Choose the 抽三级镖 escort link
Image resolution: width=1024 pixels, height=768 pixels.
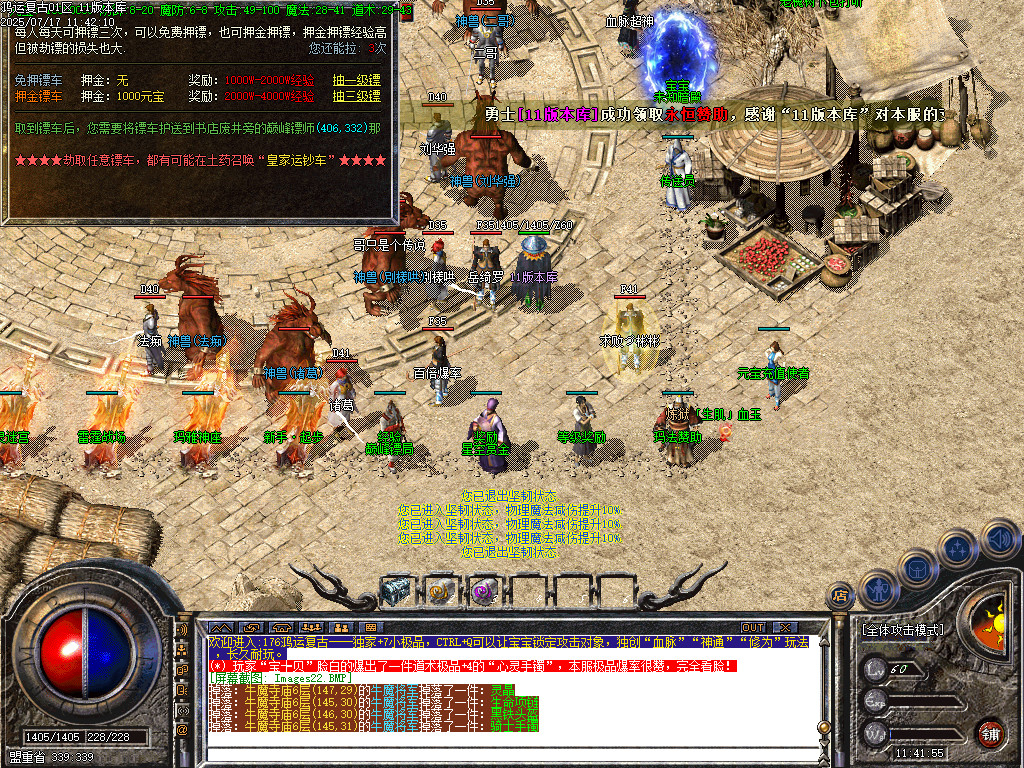[x=356, y=96]
